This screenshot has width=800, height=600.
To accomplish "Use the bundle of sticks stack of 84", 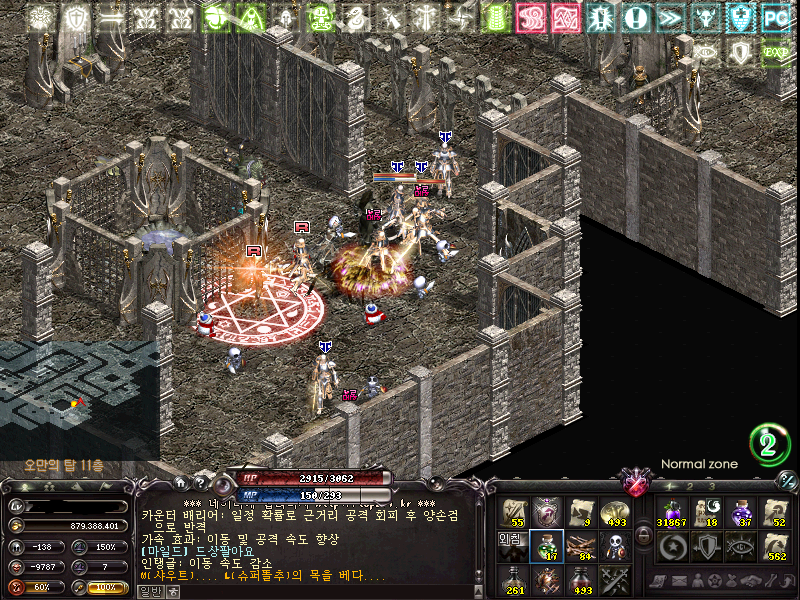I will click(x=580, y=545).
